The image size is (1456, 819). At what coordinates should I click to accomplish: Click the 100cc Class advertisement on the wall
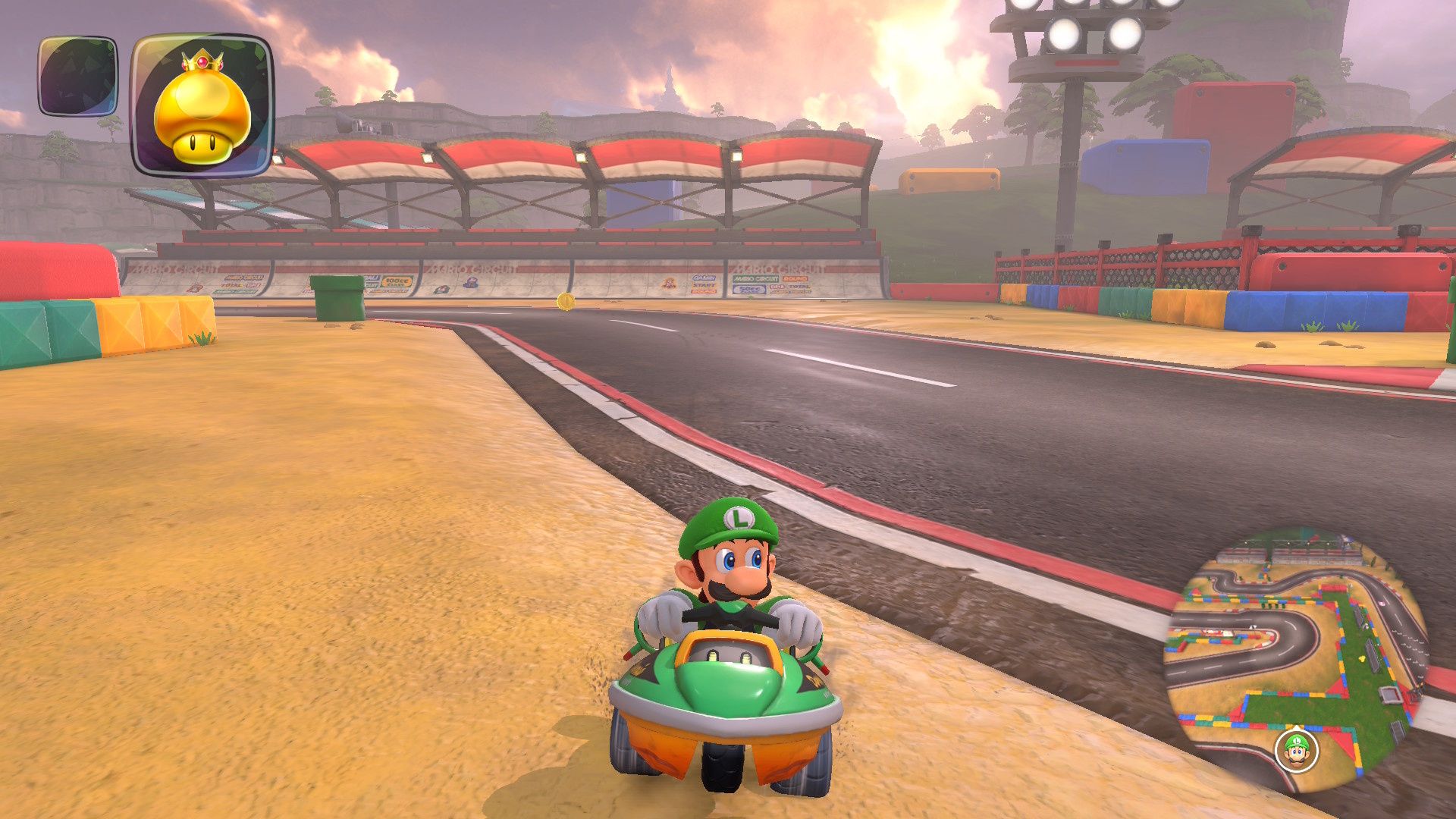(x=397, y=283)
